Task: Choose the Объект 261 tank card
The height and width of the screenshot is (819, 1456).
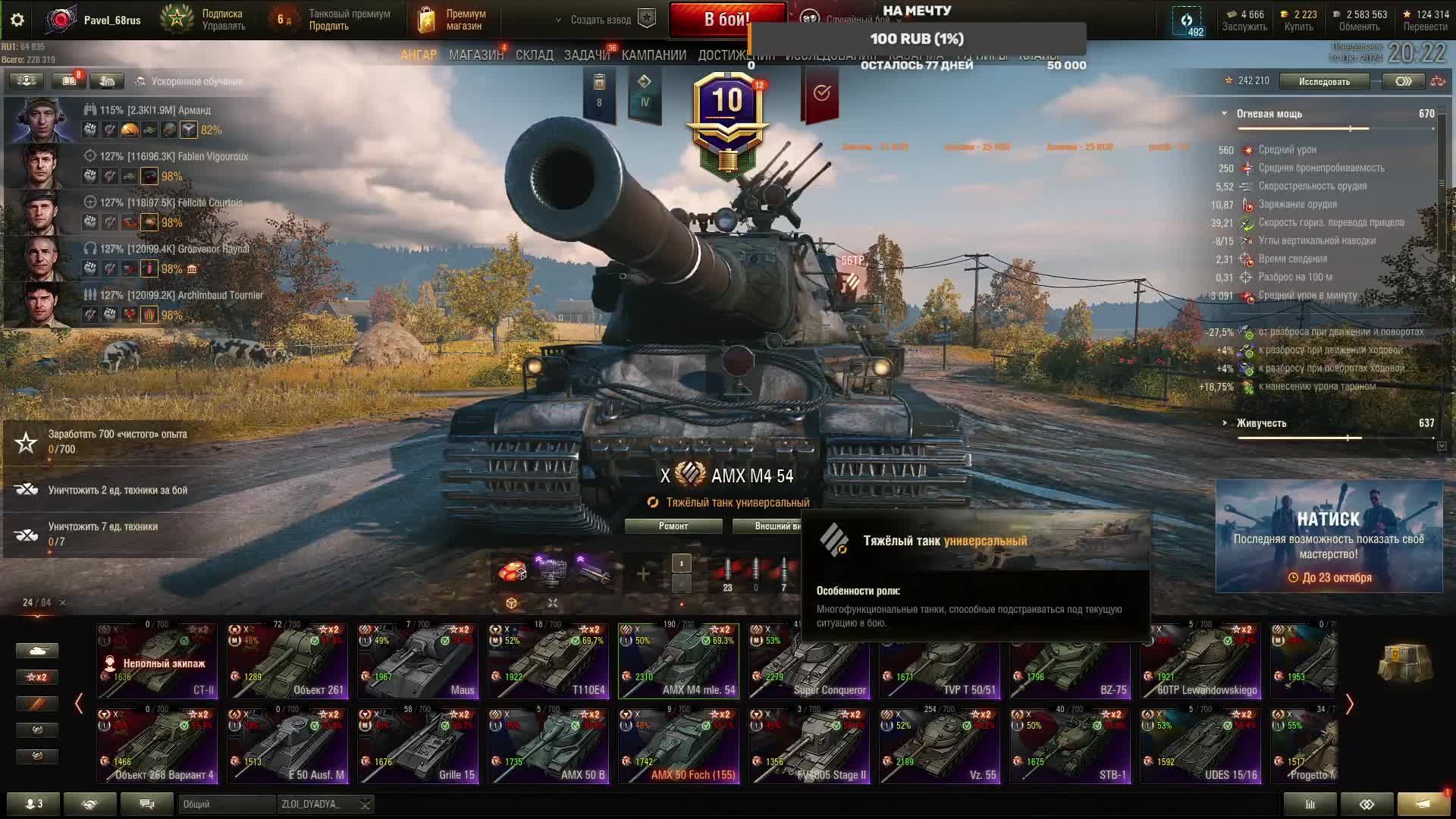Action: click(287, 661)
